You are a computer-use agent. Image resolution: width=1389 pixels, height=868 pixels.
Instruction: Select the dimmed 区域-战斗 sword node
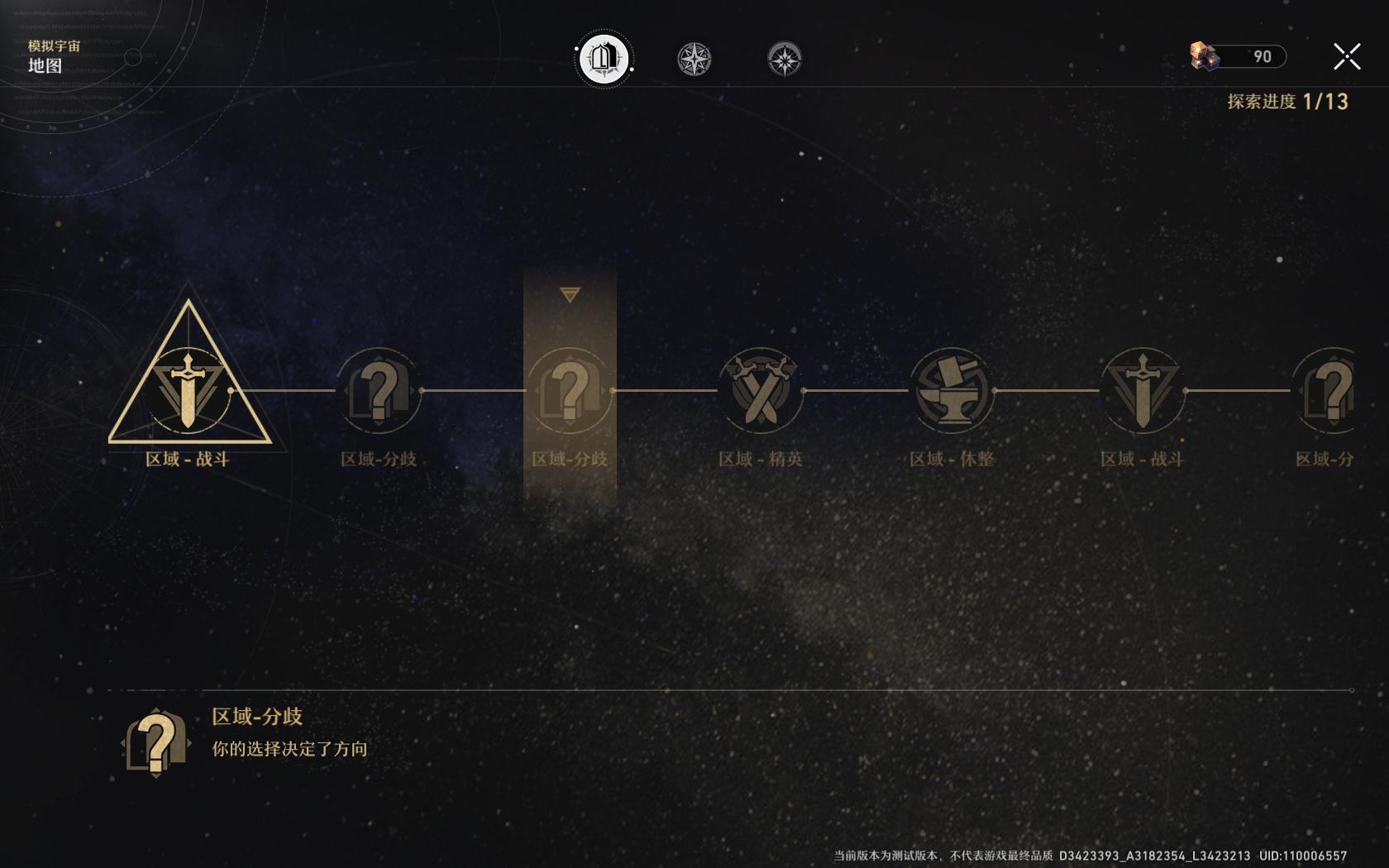click(x=1142, y=390)
